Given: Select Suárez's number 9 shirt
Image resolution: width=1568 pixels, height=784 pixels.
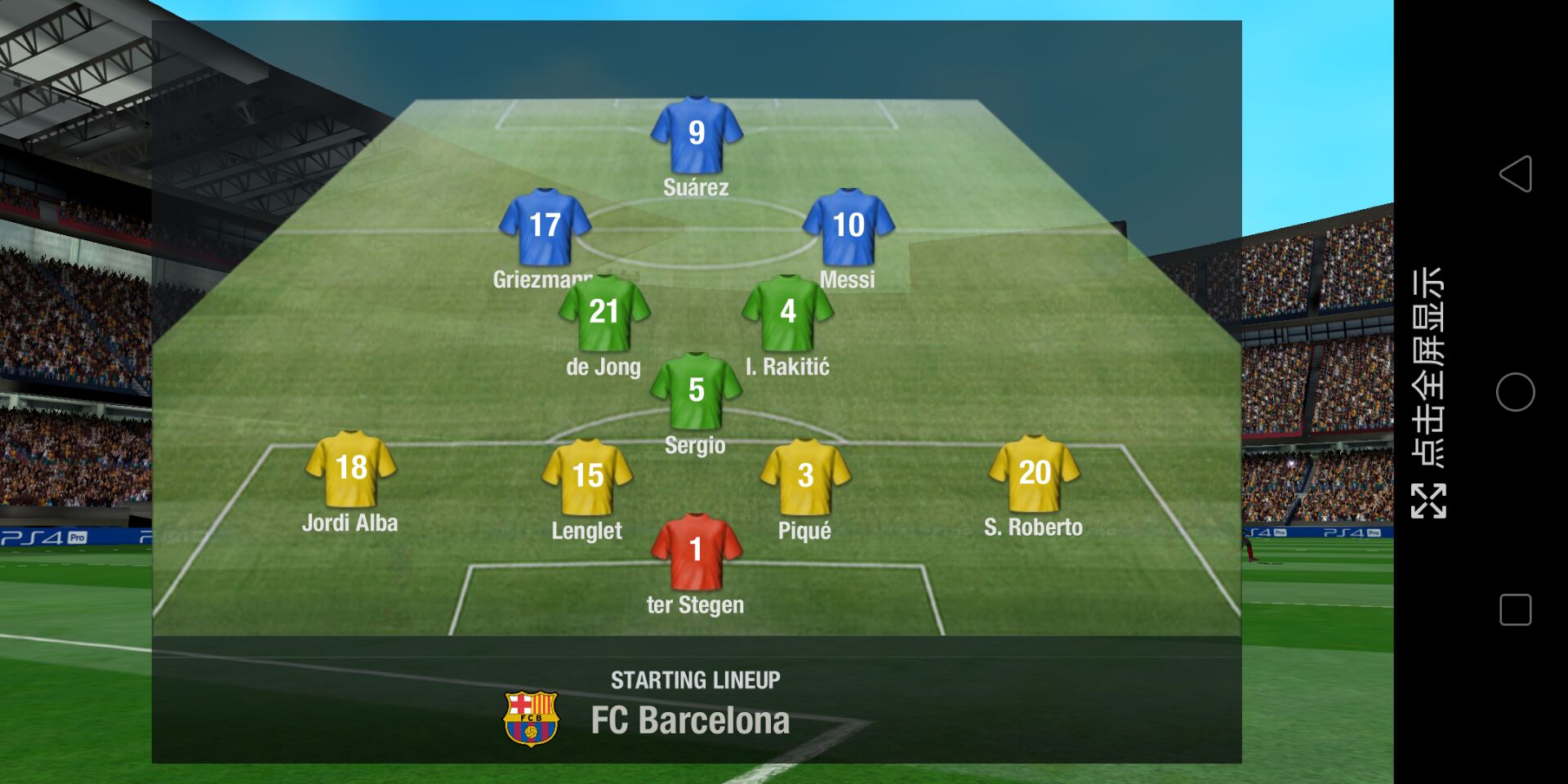Looking at the screenshot, I should (x=696, y=135).
